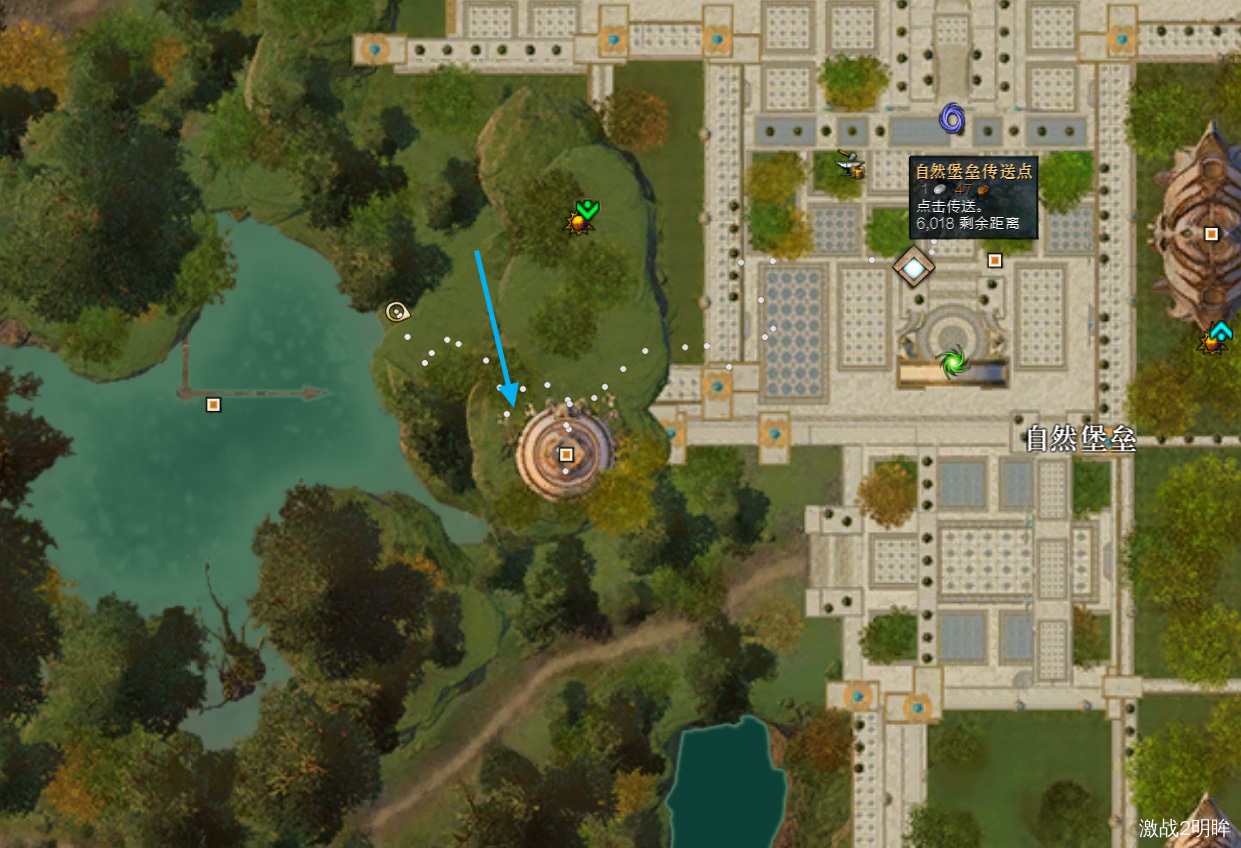Screen dimensions: 1241x848
Task: Select the point of interest on the domed building
Action: (1211, 234)
